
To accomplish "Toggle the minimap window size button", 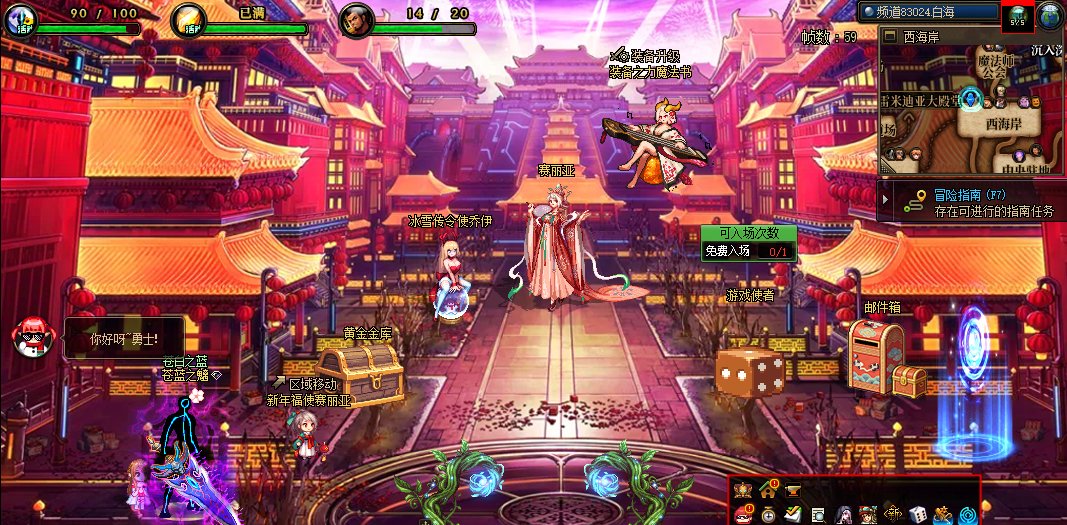I will tap(889, 36).
